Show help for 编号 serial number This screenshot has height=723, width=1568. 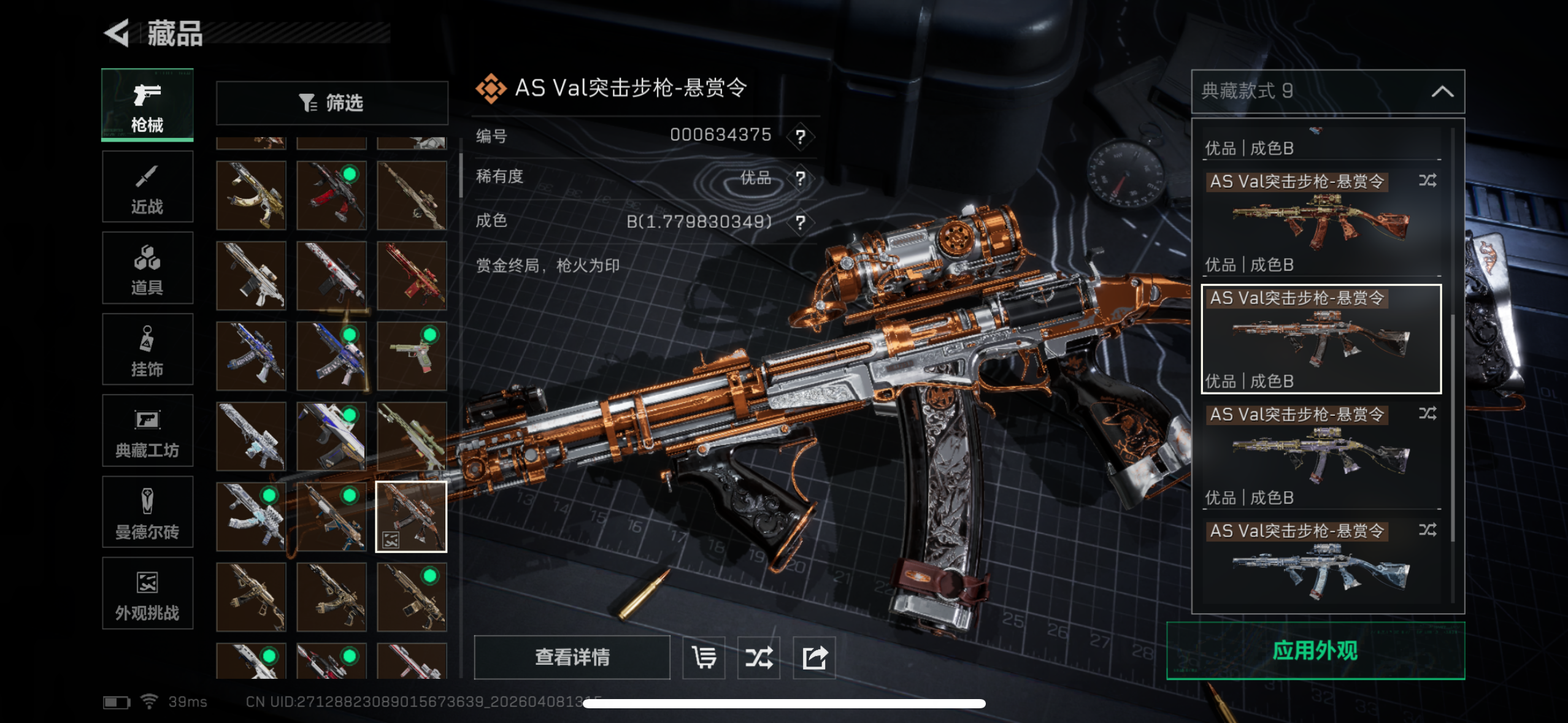coord(800,136)
